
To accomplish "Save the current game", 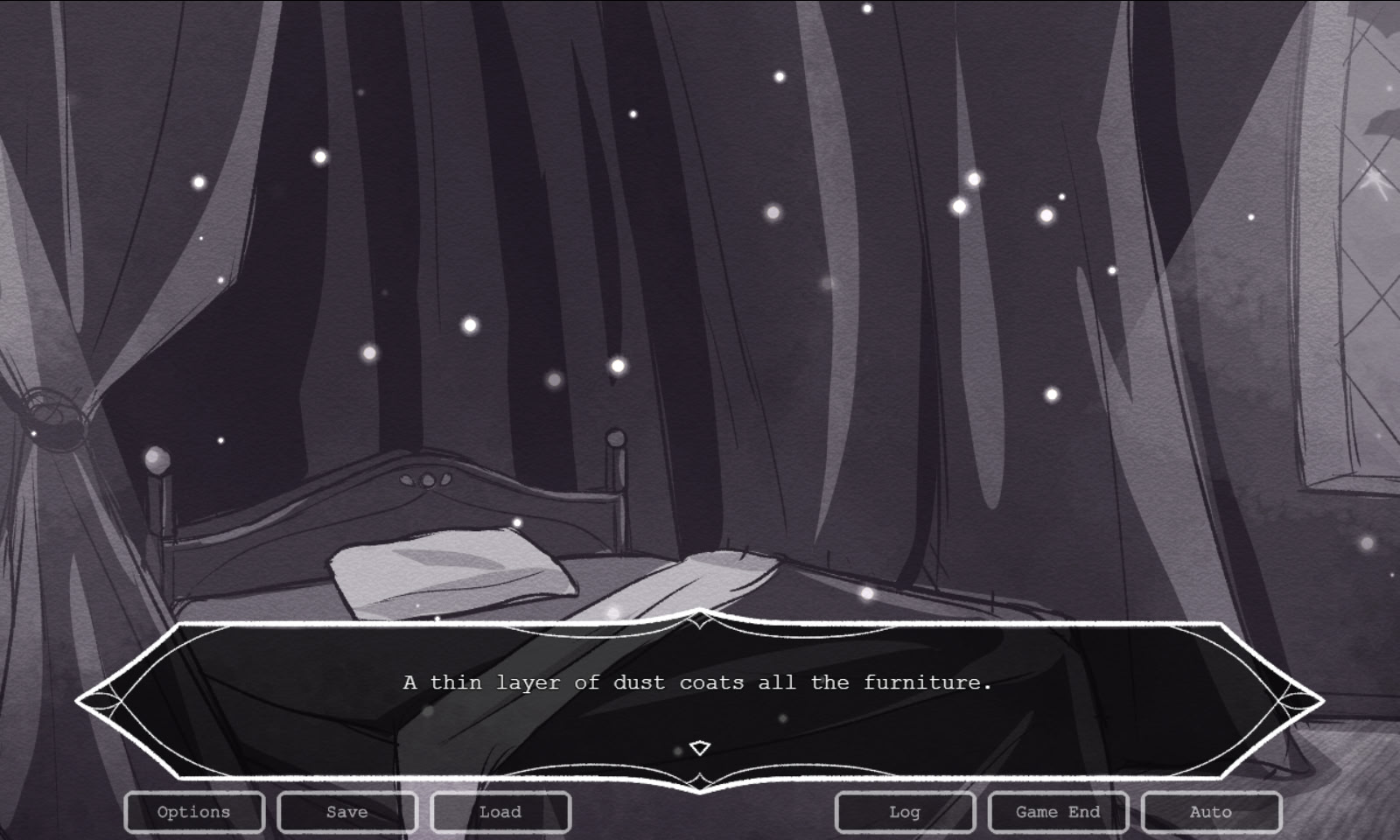I will click(x=346, y=812).
